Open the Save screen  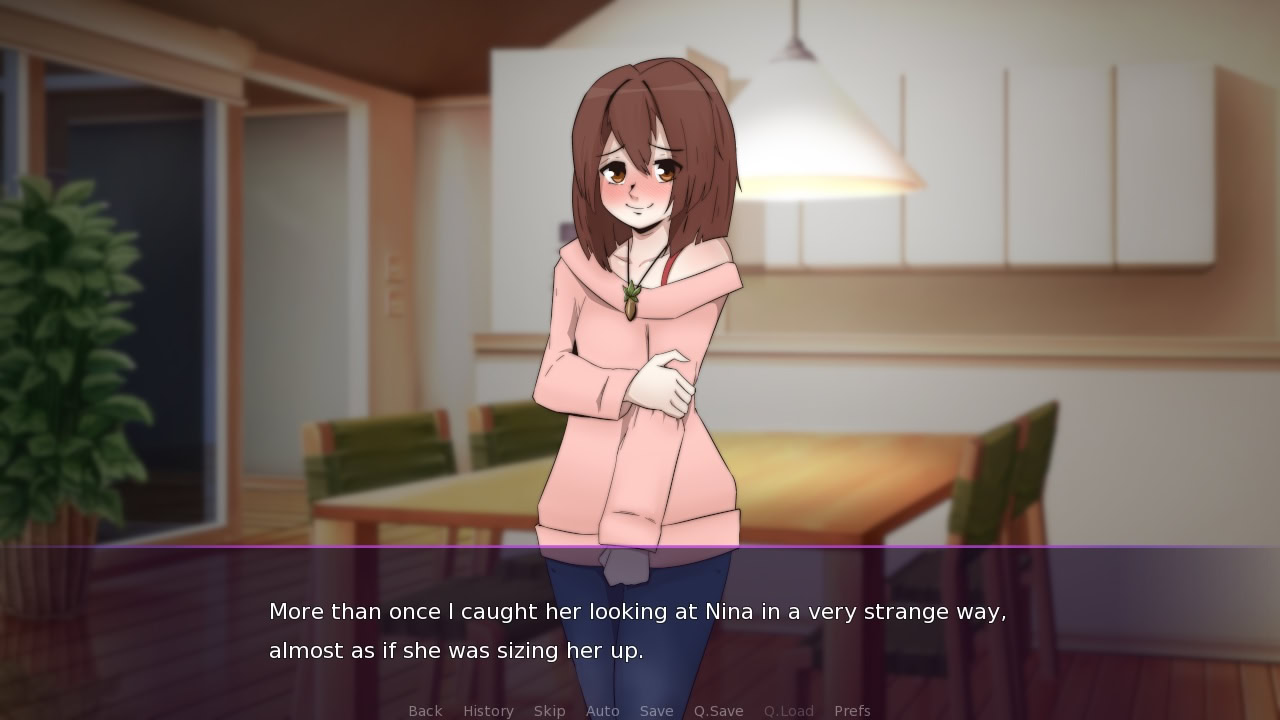(x=656, y=710)
